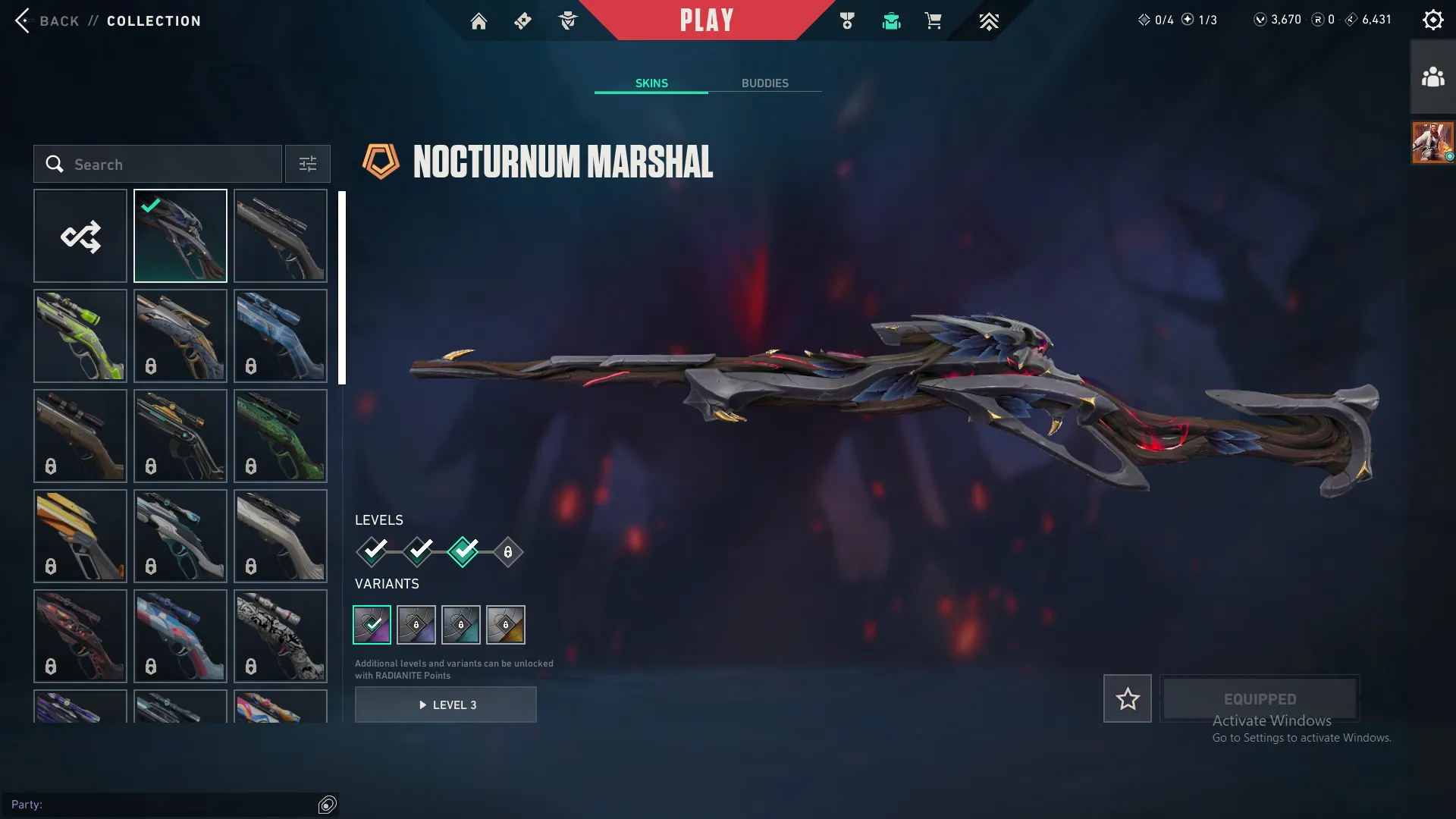Open the search filter options

pyautogui.click(x=307, y=164)
